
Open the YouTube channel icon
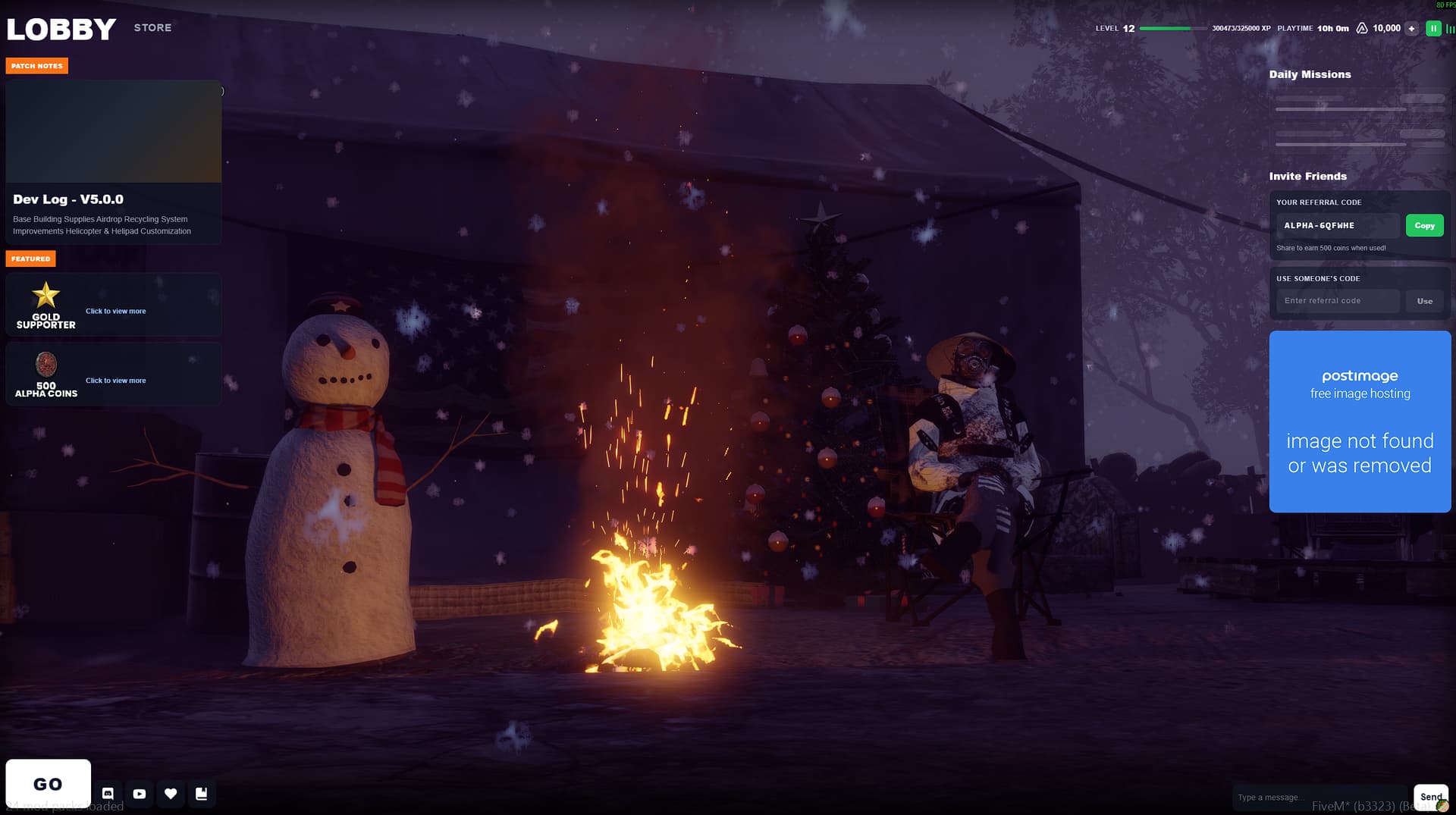[x=140, y=794]
